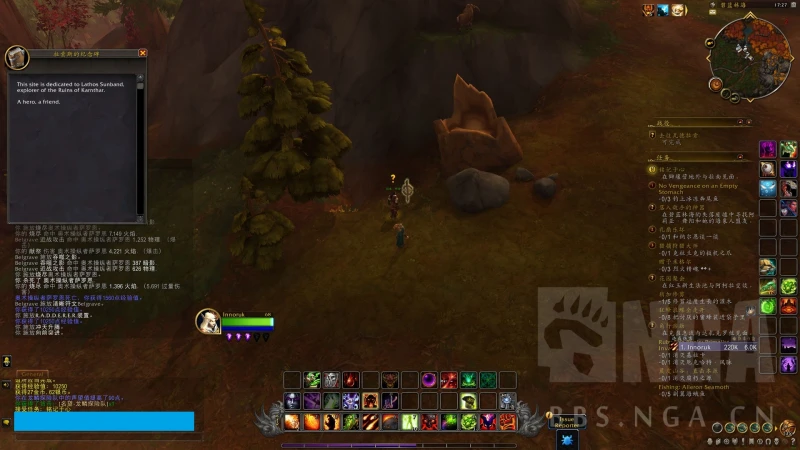Viewport: 800px width, 450px height.
Task: Collapse the quest tracker header
Action: [x=744, y=157]
